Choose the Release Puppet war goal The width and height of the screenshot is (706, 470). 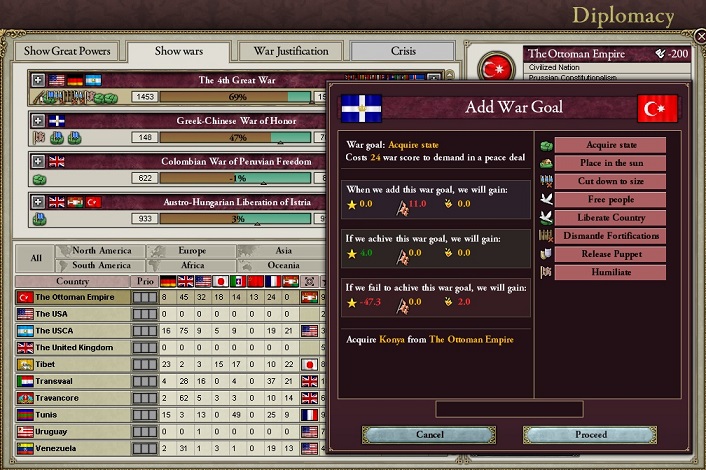pyautogui.click(x=609, y=254)
